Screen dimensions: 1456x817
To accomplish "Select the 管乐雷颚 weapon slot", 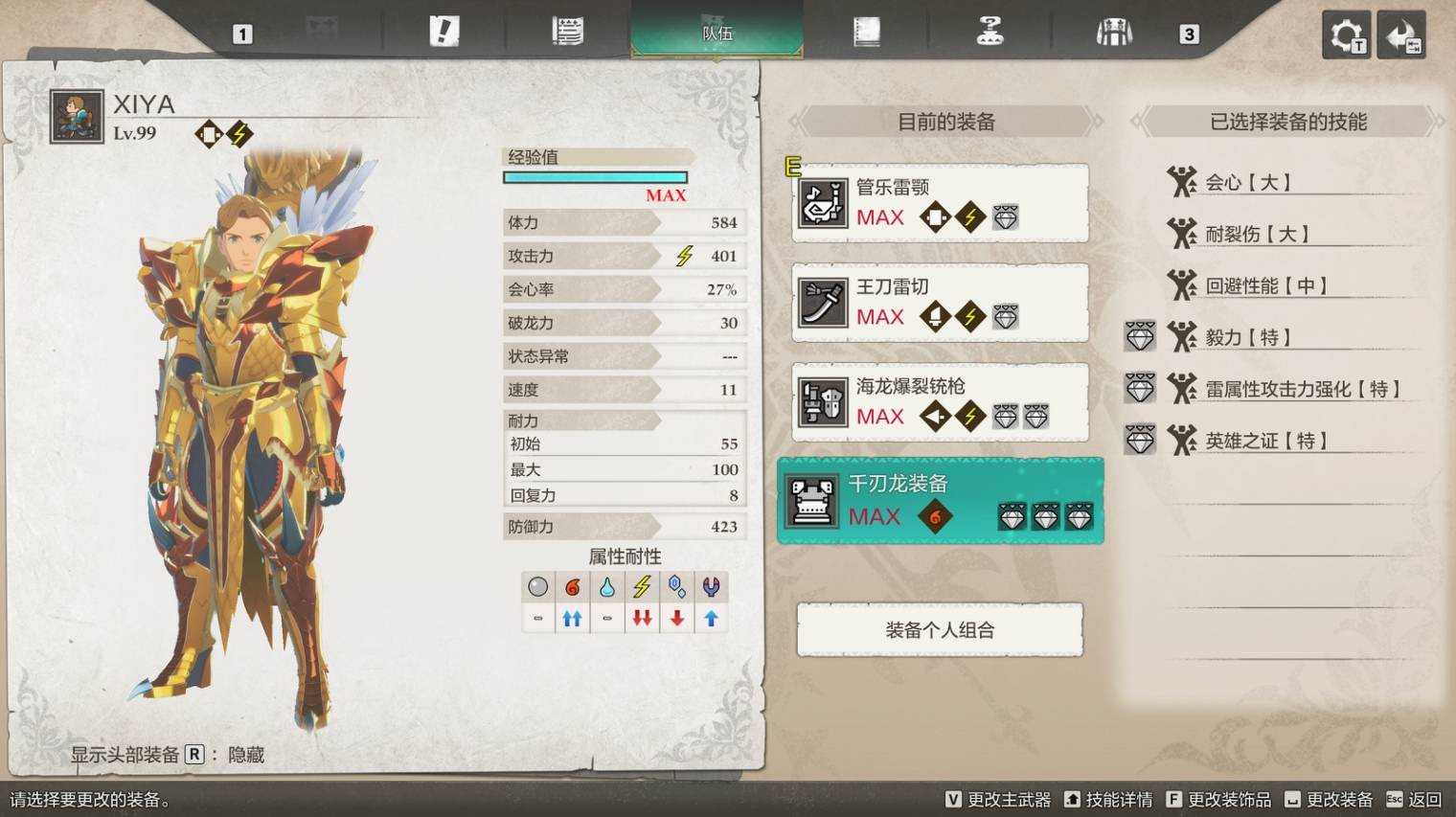I will (940, 203).
